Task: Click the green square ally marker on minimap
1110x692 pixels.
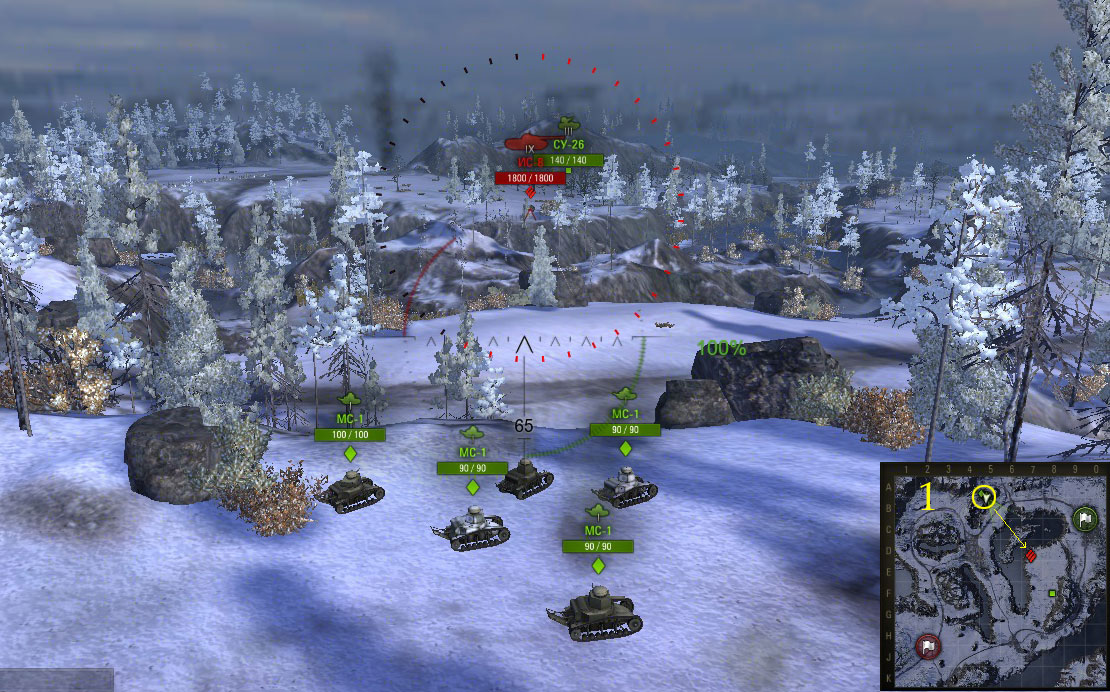Action: [x=1053, y=594]
